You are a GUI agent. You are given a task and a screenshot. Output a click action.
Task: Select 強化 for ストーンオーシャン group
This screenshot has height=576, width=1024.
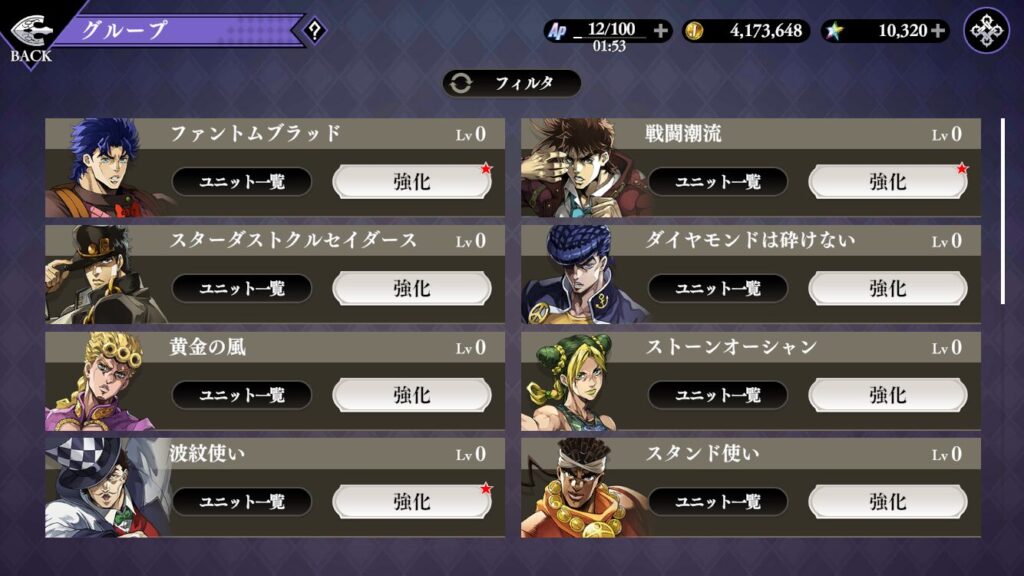[x=887, y=395]
